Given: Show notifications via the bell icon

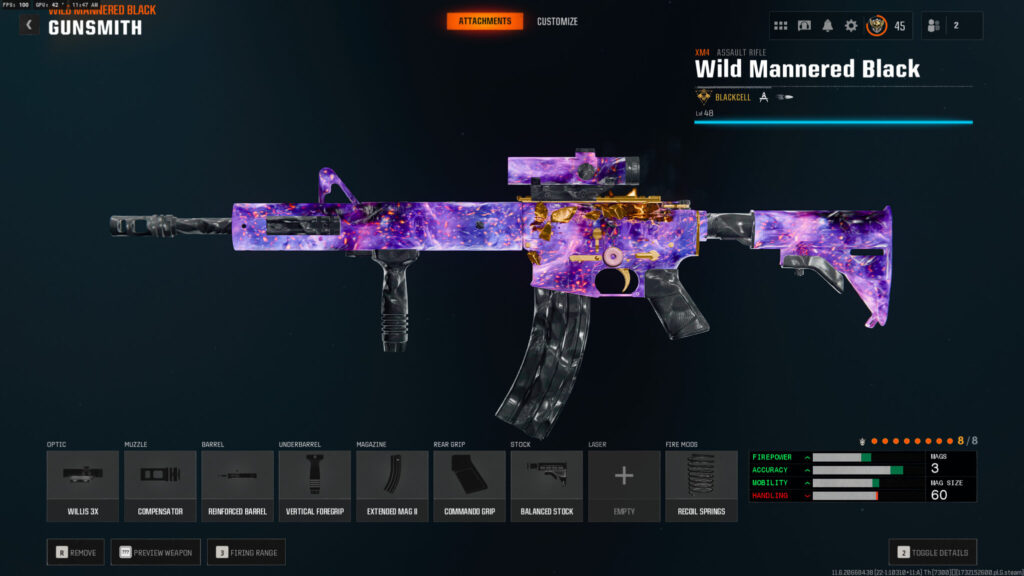Looking at the screenshot, I should click(x=828, y=26).
